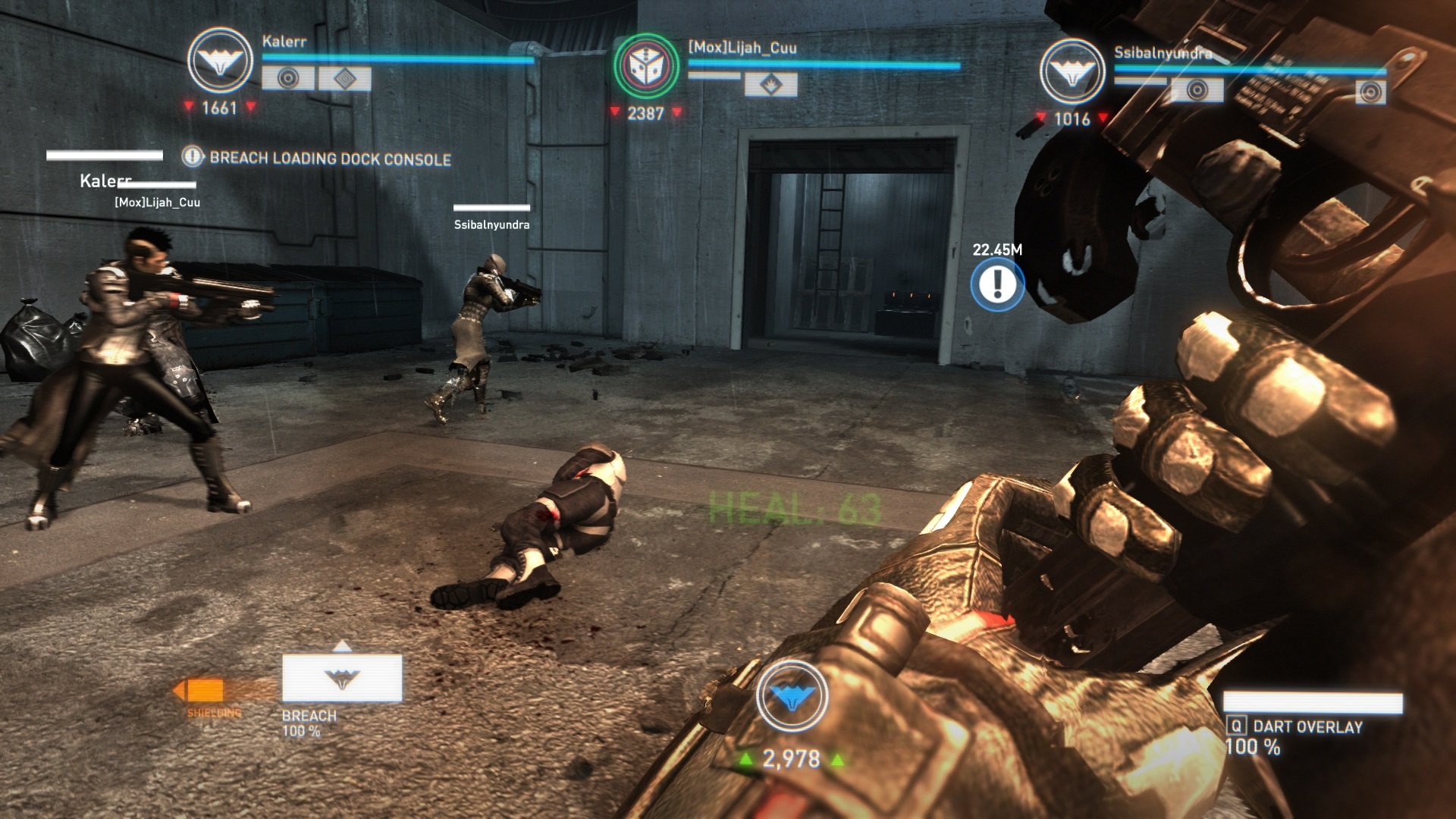Click the exclamation badge before BREACH LOADING DOCK CONSOLE
The image size is (1456, 819).
click(x=192, y=158)
